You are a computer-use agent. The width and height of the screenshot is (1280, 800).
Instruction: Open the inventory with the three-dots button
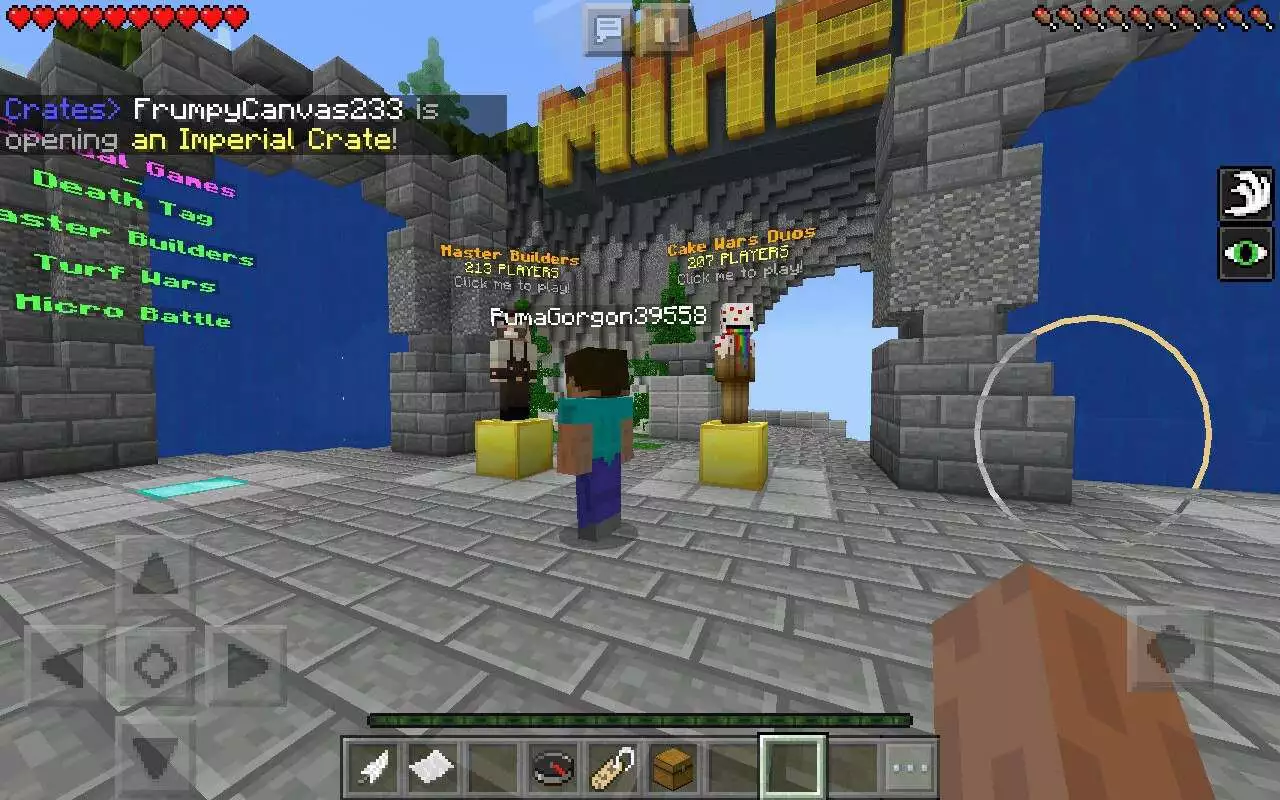(910, 769)
